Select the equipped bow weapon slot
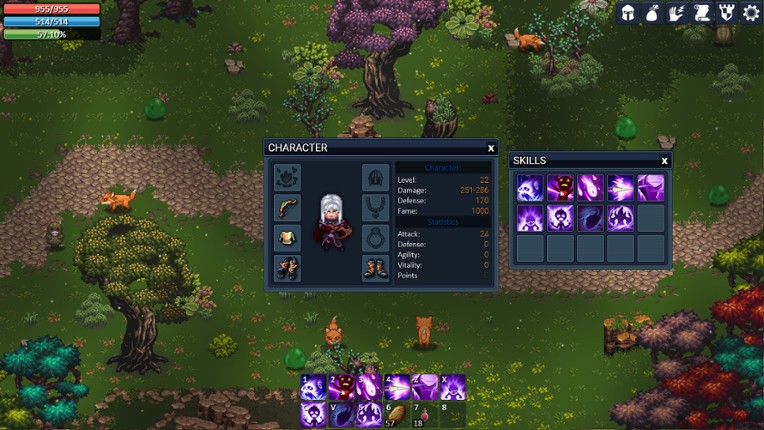The width and height of the screenshot is (764, 430). click(287, 208)
